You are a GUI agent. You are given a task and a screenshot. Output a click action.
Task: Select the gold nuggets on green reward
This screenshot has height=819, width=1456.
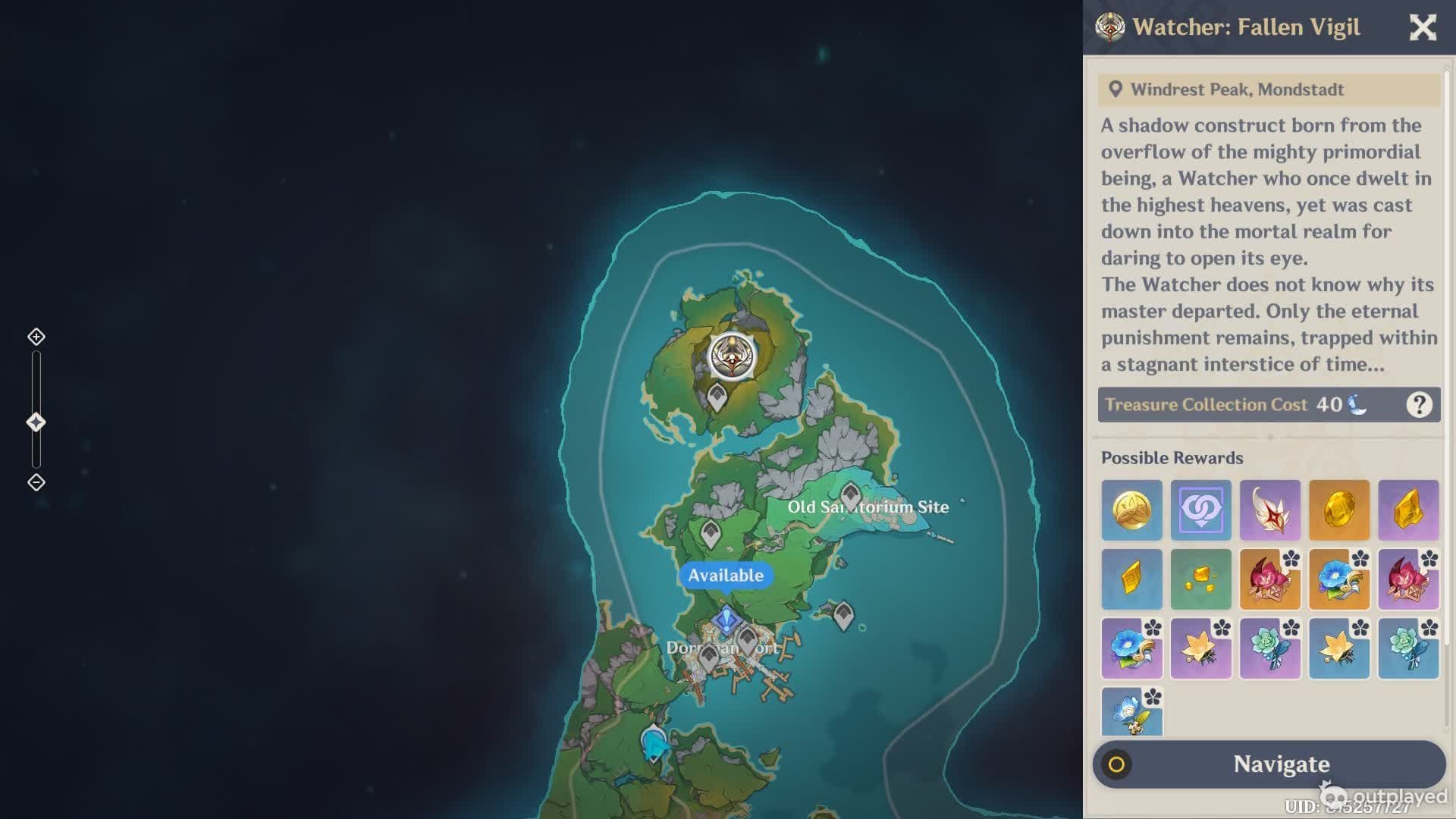tap(1200, 579)
